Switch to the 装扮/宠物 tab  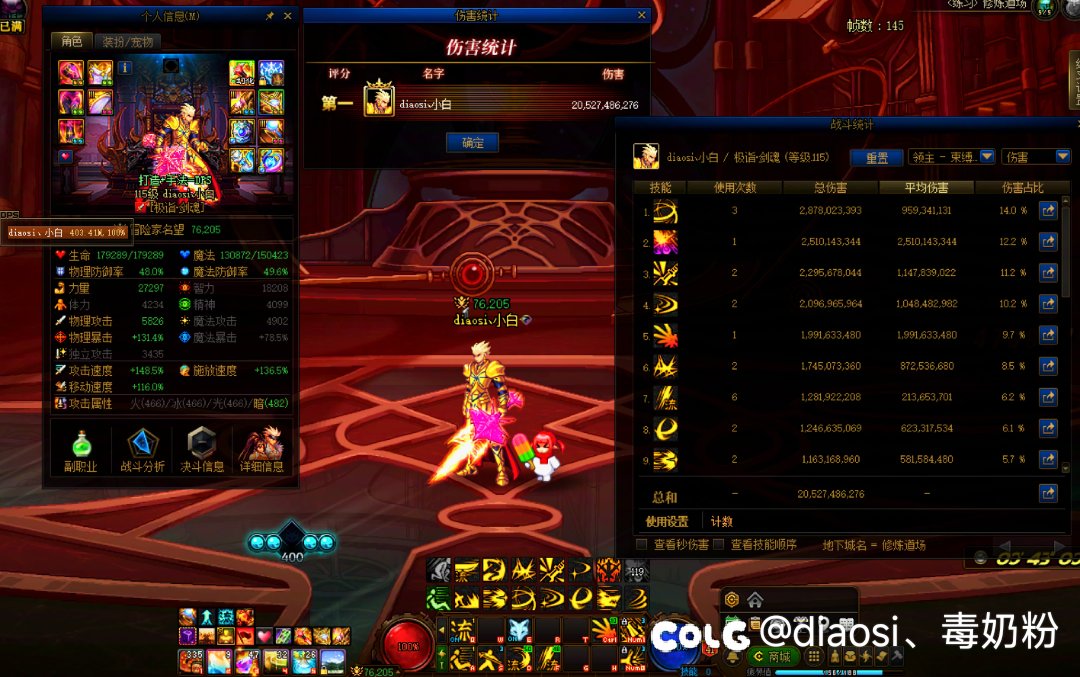(x=128, y=42)
